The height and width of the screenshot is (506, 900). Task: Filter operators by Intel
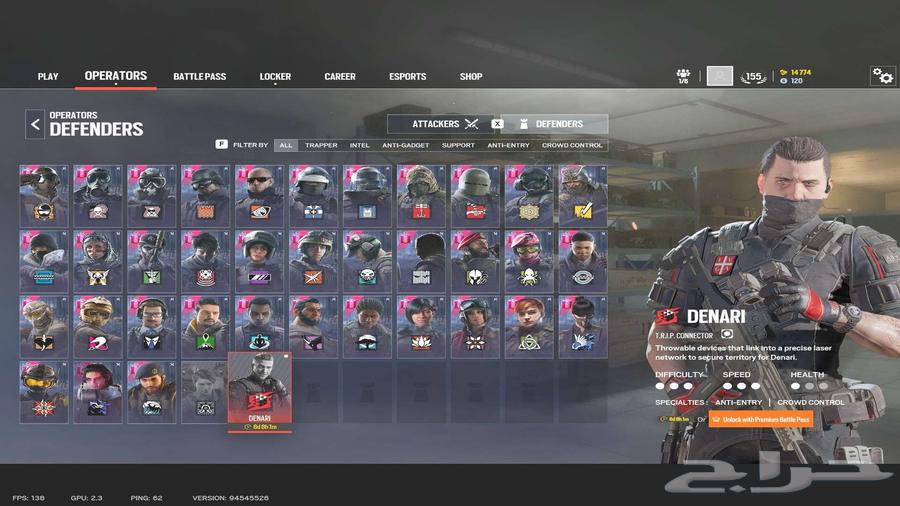tap(359, 145)
